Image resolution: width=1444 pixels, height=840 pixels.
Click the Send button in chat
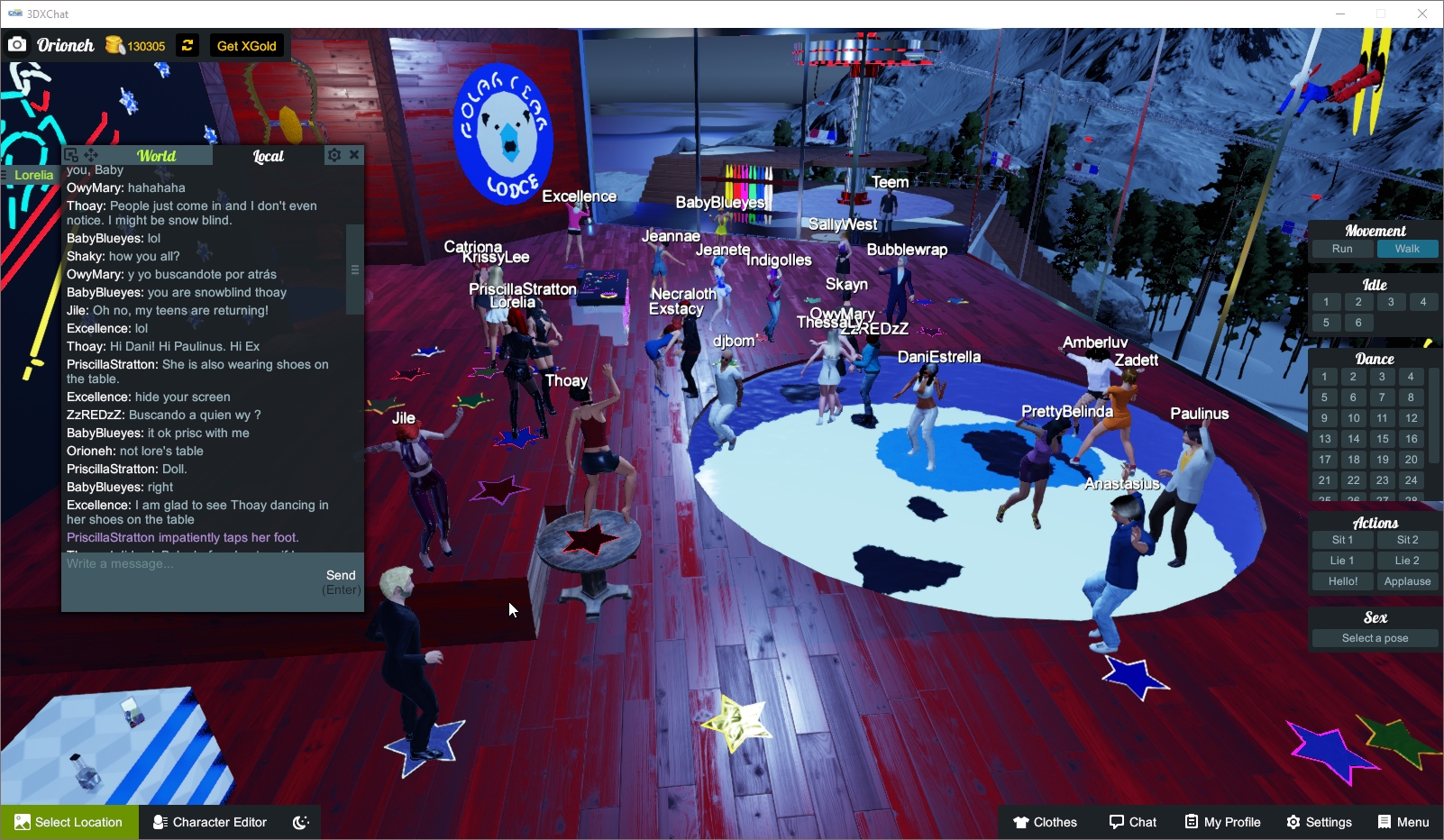pos(341,574)
